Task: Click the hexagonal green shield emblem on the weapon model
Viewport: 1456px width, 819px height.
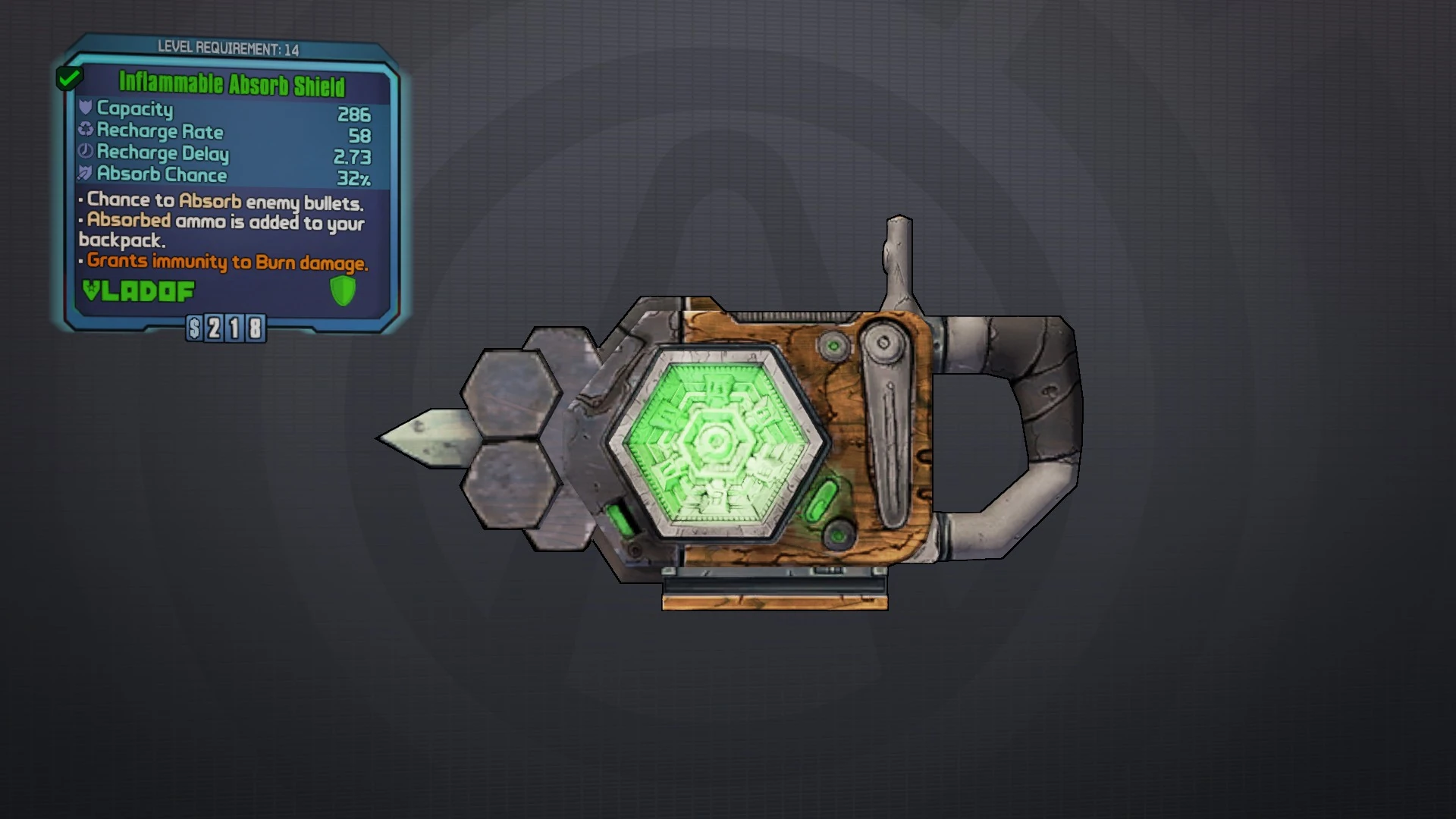Action: 717,440
